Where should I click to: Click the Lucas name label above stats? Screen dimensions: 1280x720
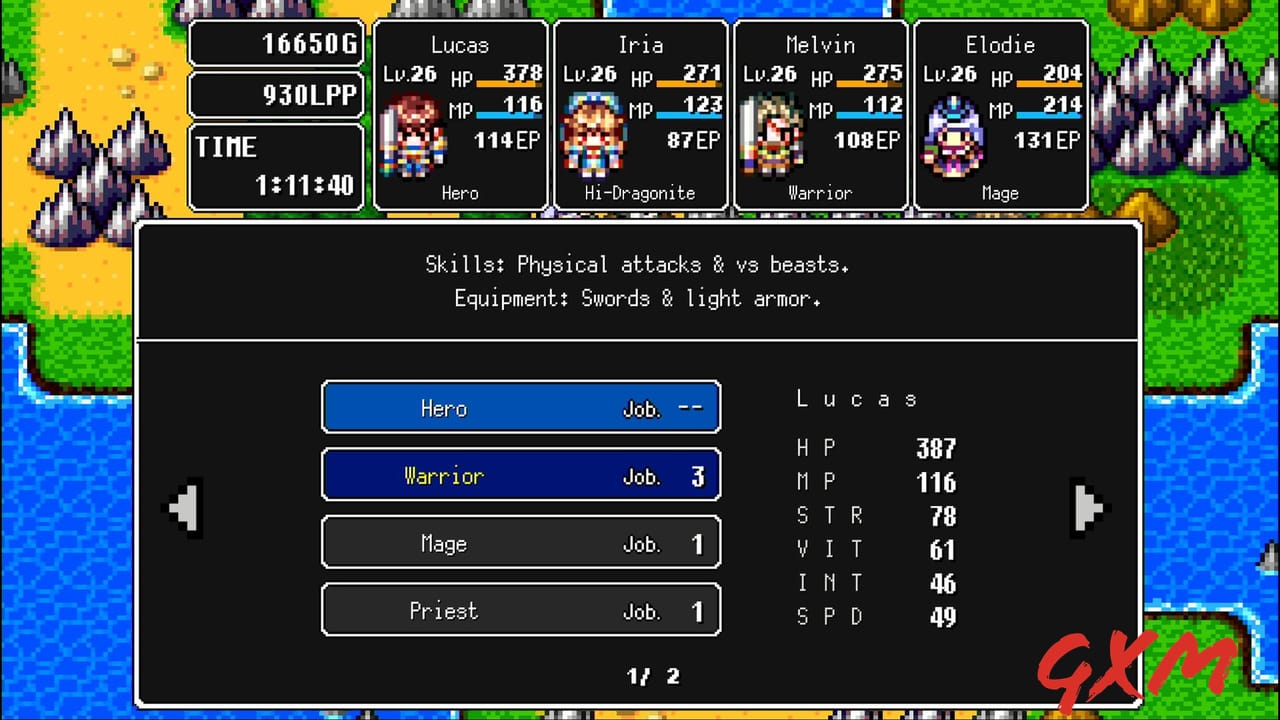[856, 398]
